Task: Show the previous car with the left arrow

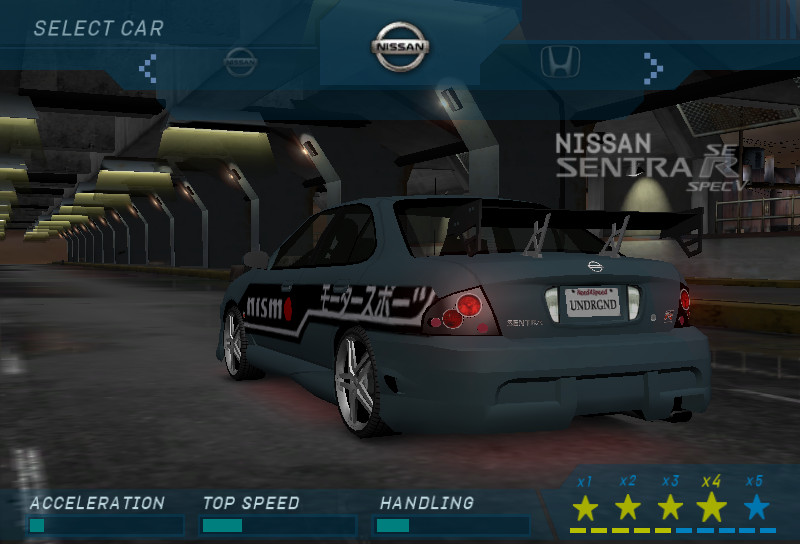Action: click(x=148, y=67)
